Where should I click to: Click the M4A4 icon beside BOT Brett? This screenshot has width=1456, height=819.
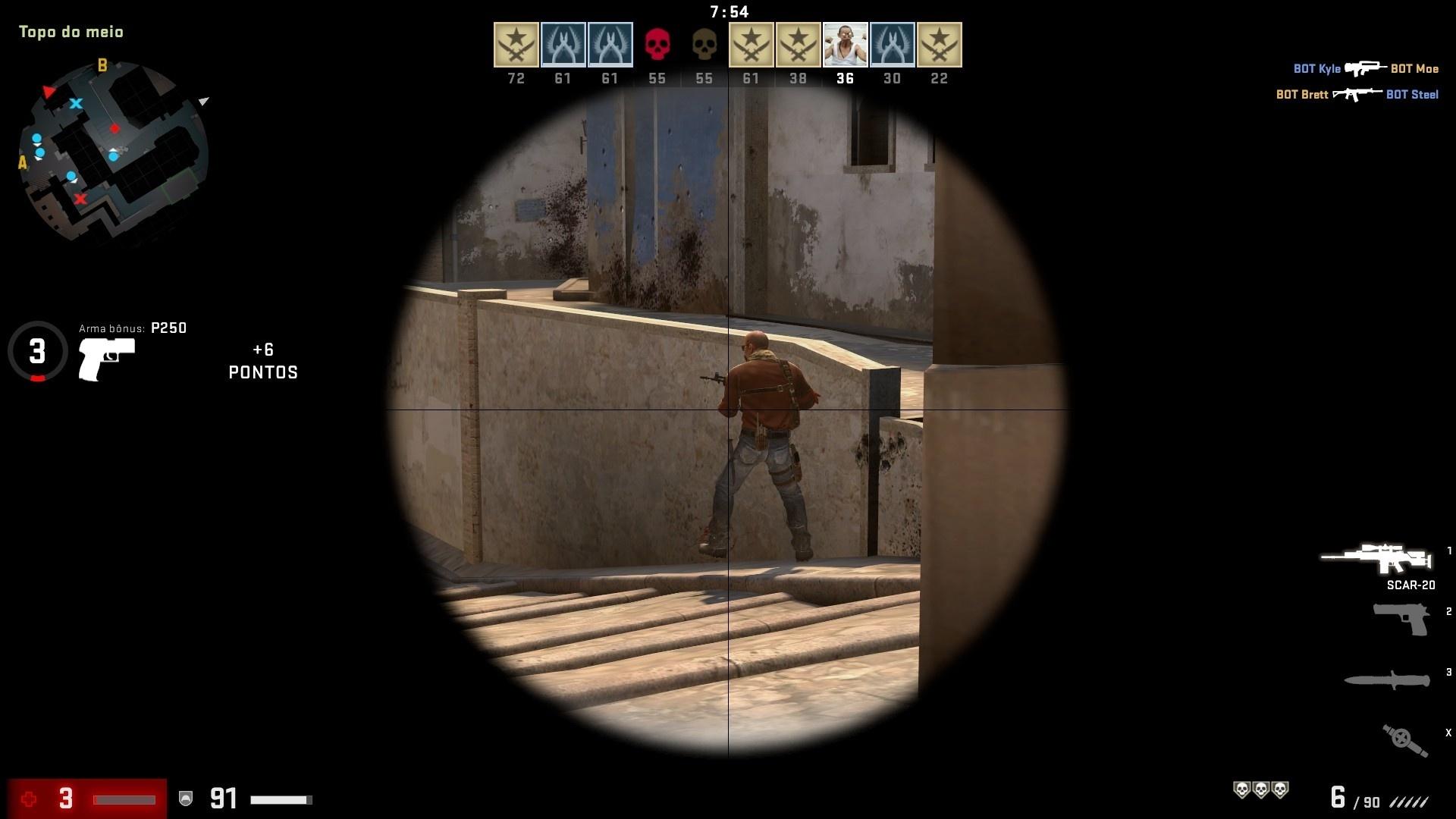tap(1357, 95)
